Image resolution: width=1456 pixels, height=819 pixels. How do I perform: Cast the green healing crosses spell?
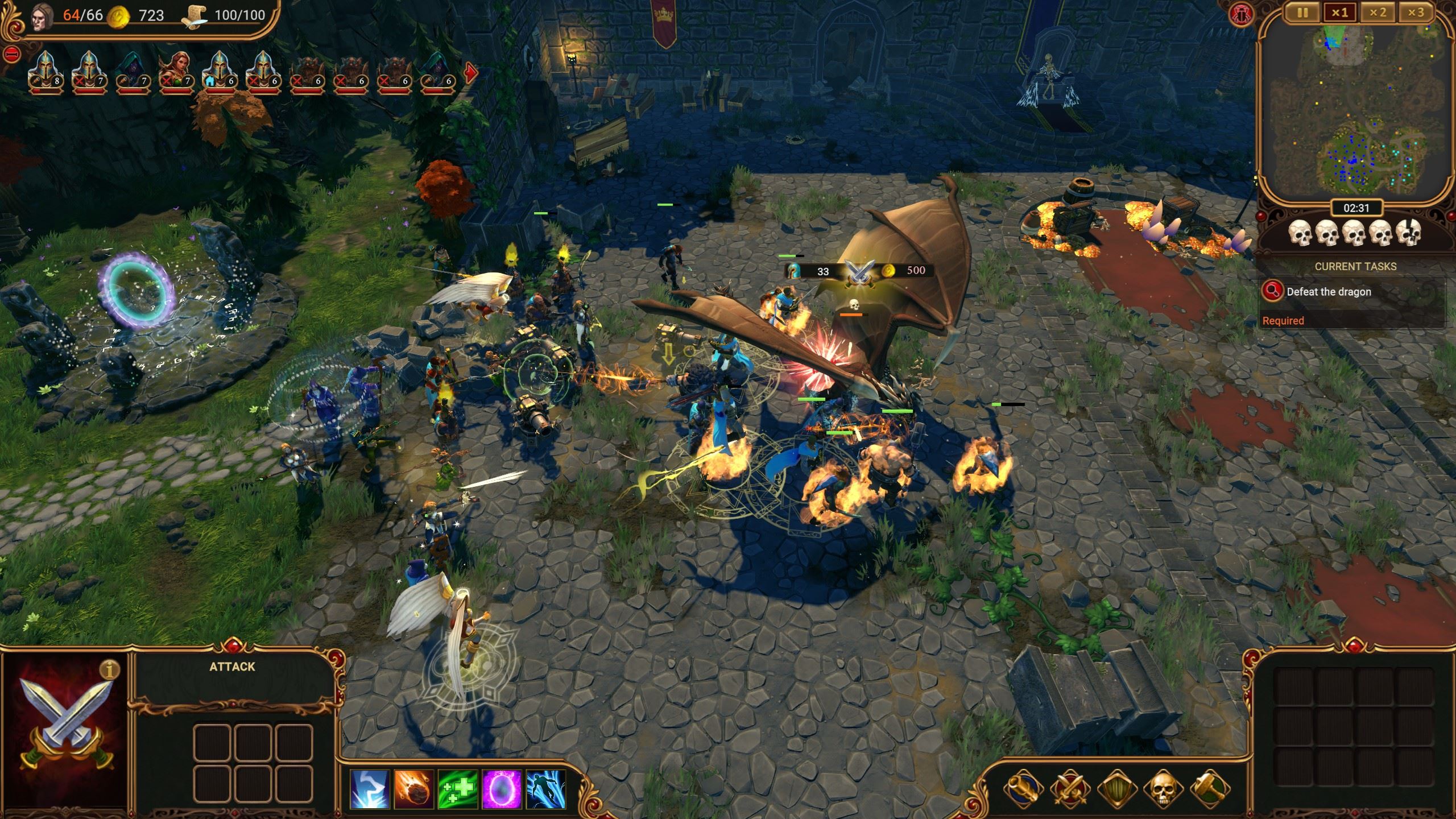pyautogui.click(x=458, y=789)
